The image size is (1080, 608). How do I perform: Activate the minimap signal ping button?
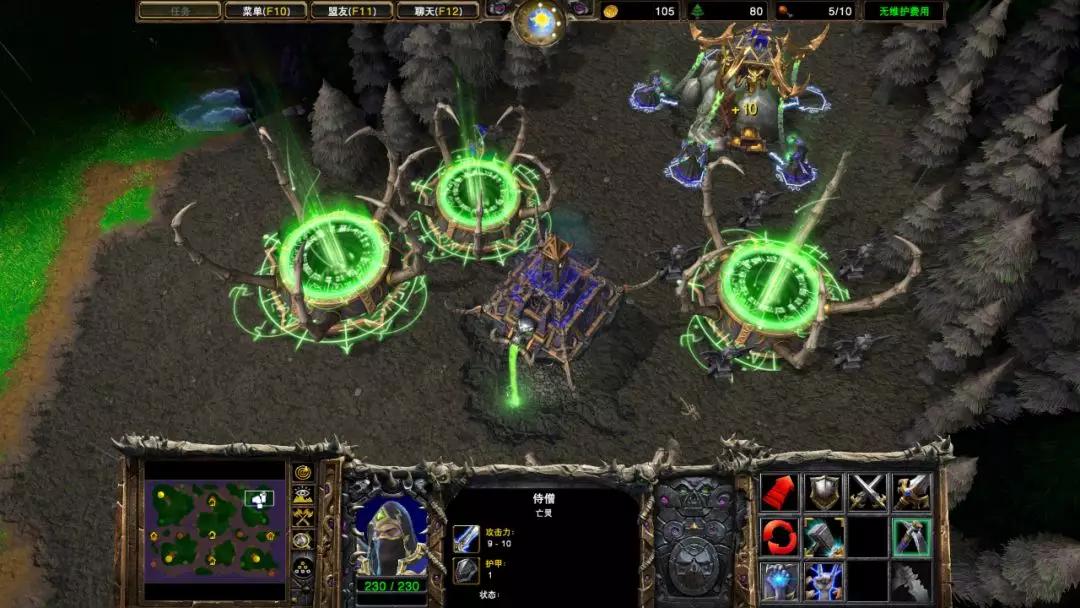(302, 473)
